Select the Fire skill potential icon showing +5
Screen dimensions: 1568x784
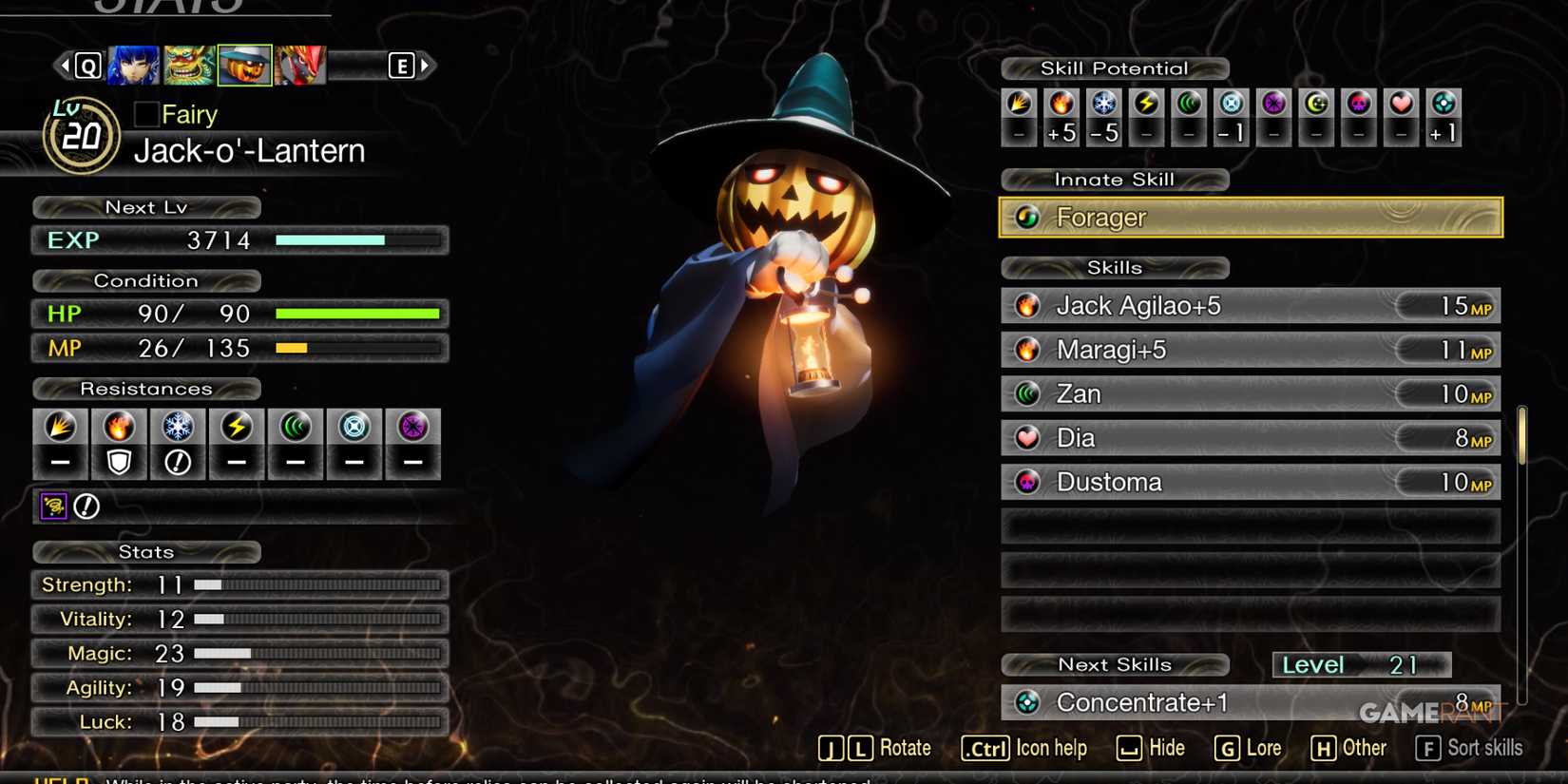(x=1061, y=116)
